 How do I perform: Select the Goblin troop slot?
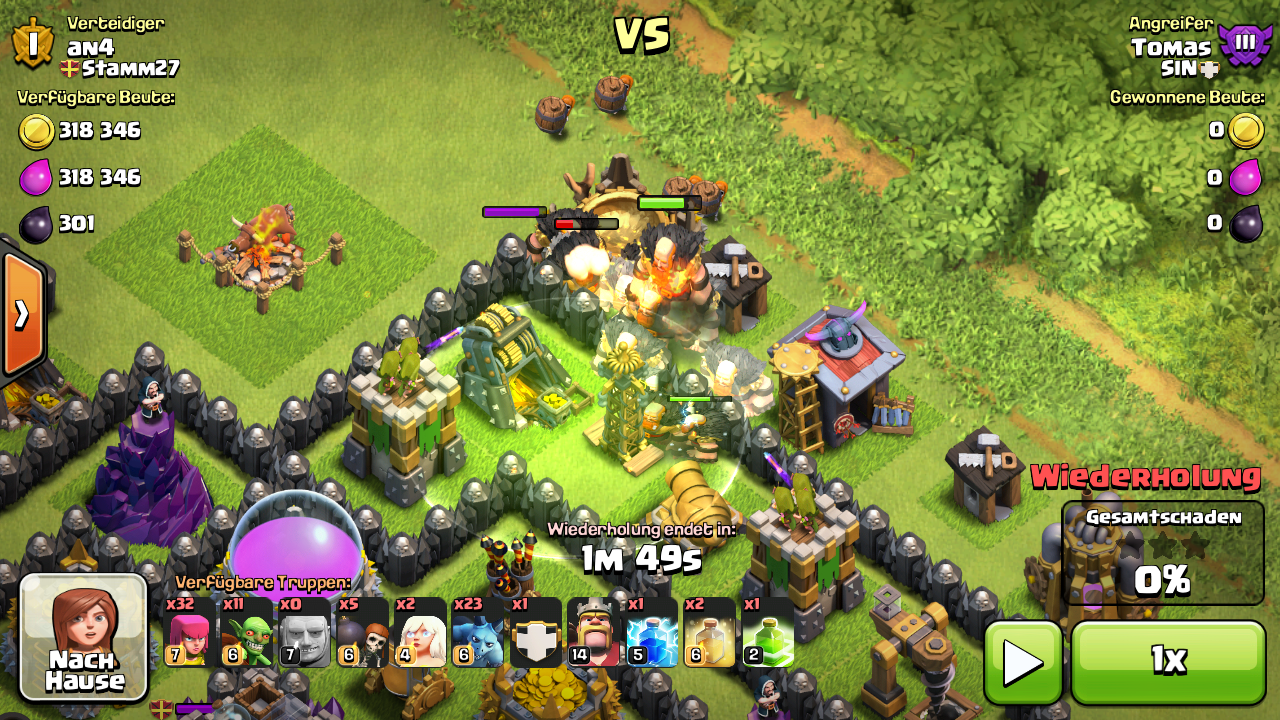point(247,632)
